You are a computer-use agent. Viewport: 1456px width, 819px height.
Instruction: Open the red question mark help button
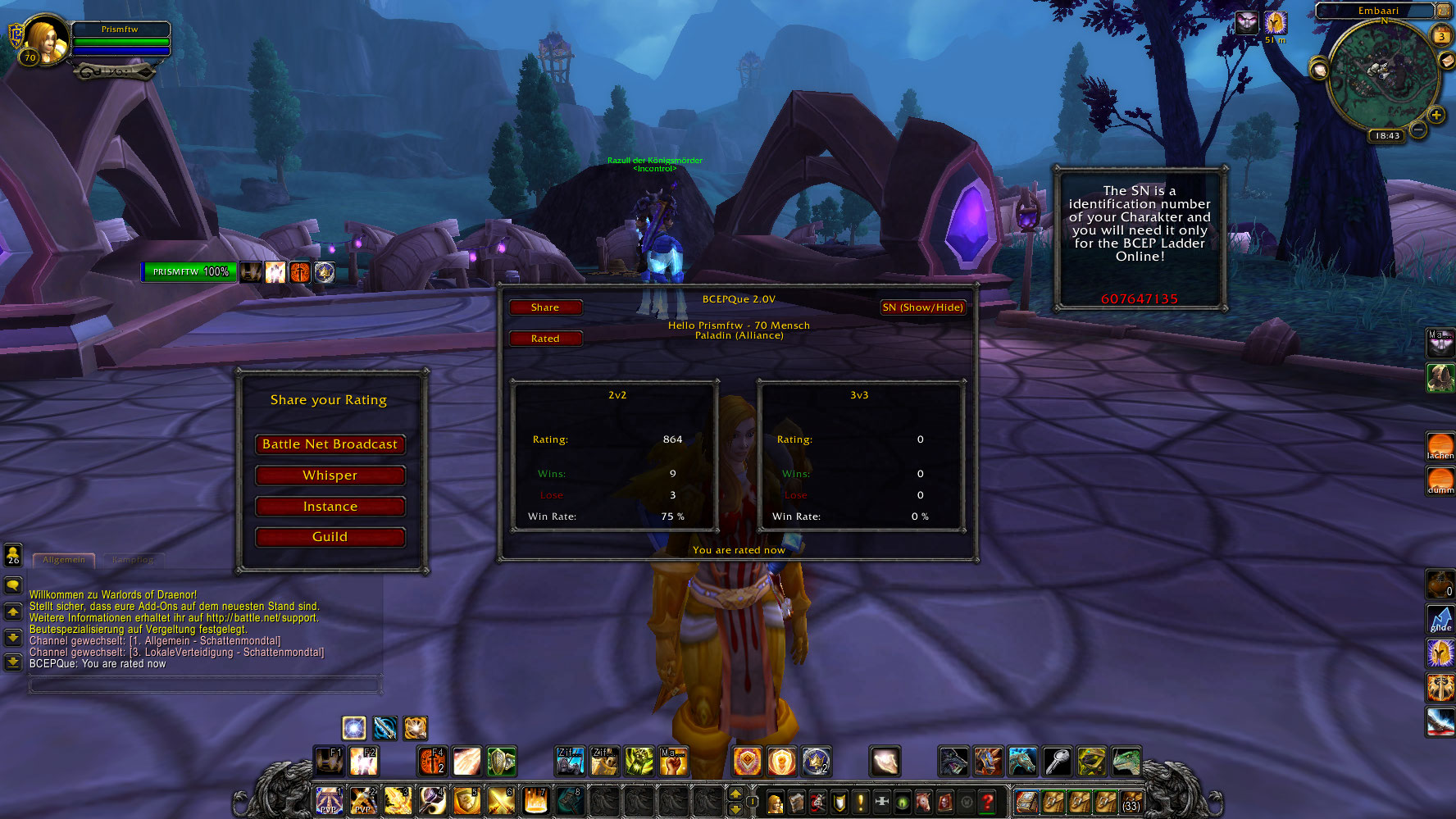tap(988, 802)
